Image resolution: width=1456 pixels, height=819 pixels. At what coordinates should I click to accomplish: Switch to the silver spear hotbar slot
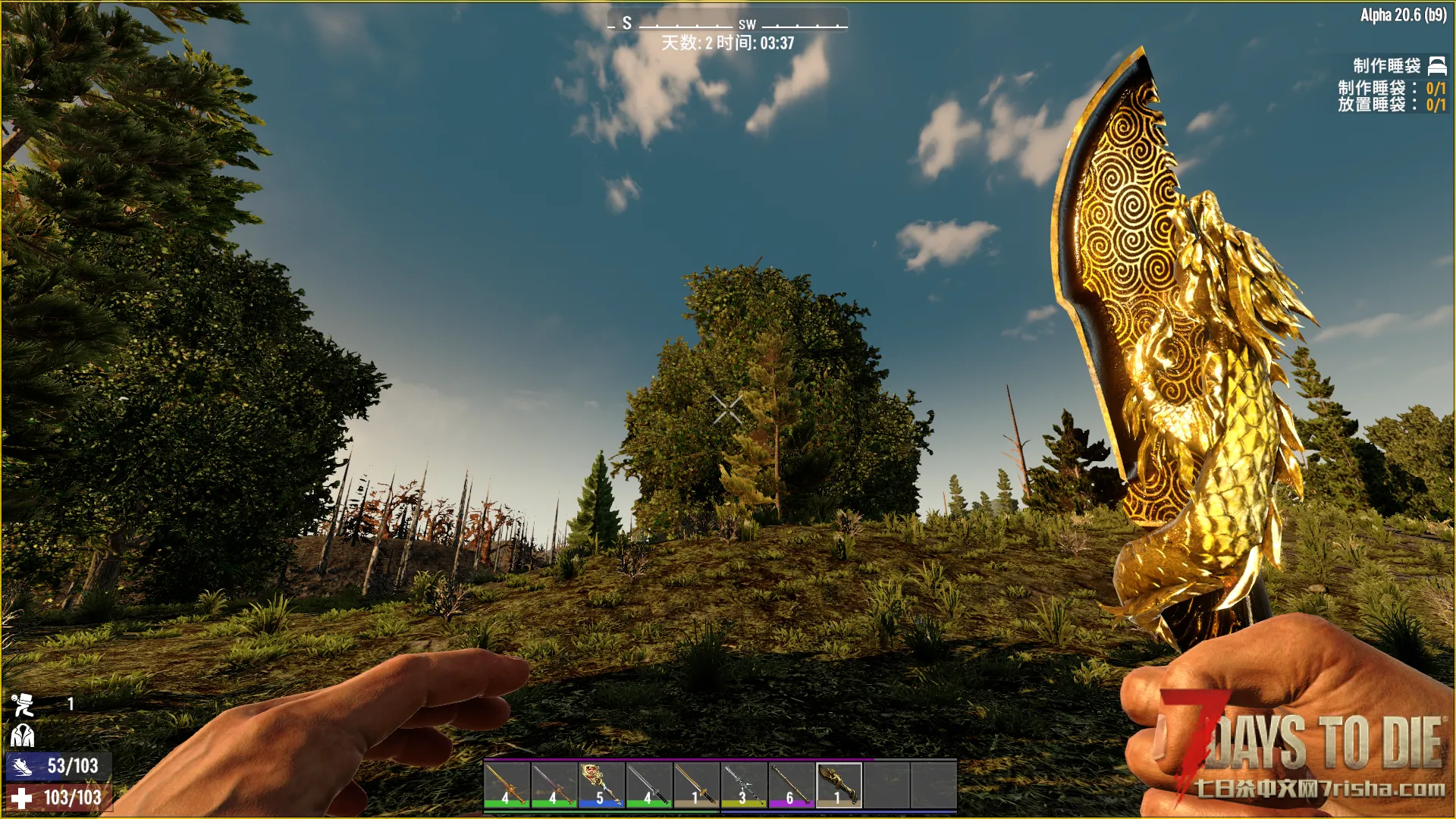point(744,784)
